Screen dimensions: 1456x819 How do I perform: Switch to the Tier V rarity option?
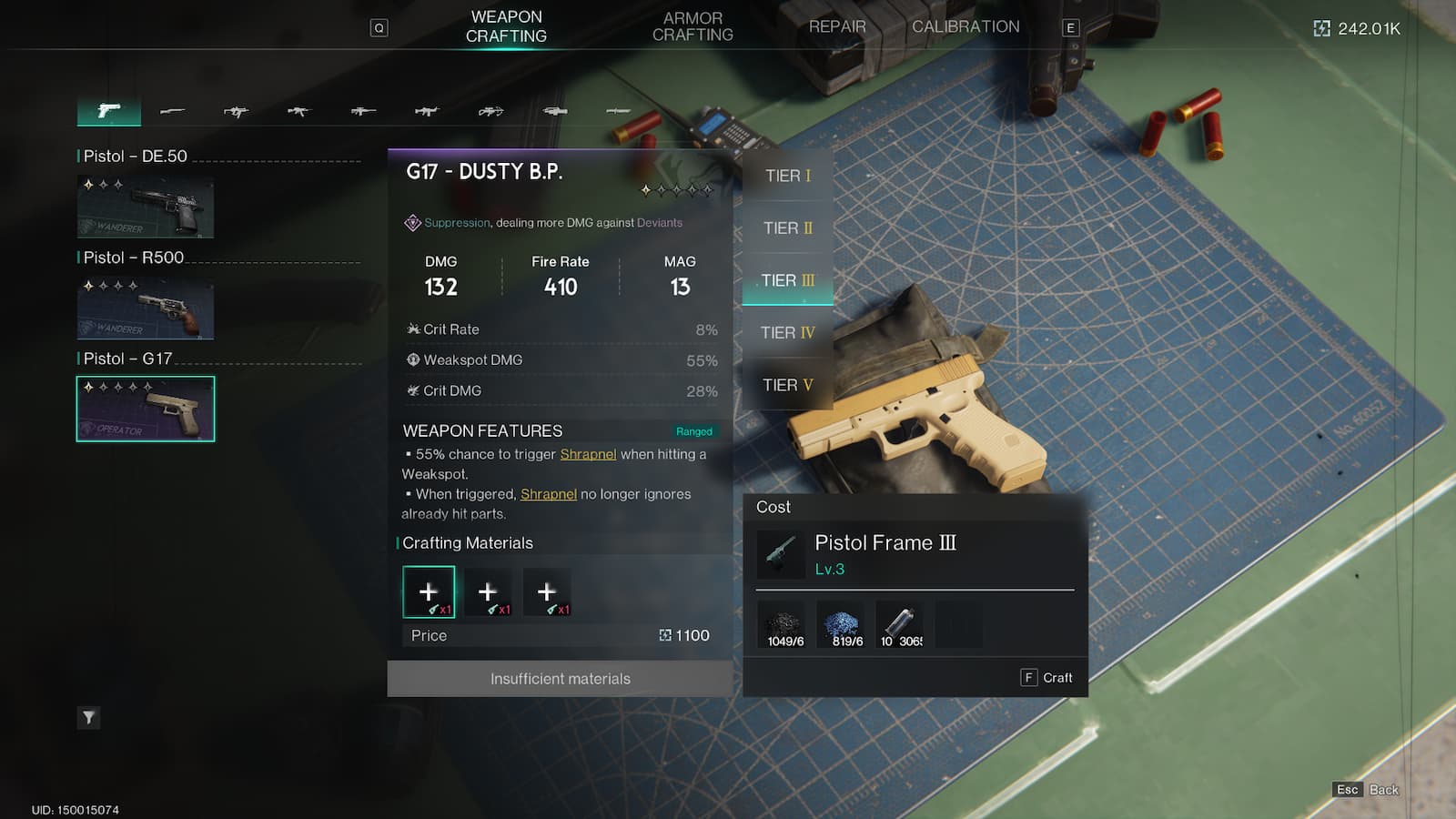pos(786,385)
